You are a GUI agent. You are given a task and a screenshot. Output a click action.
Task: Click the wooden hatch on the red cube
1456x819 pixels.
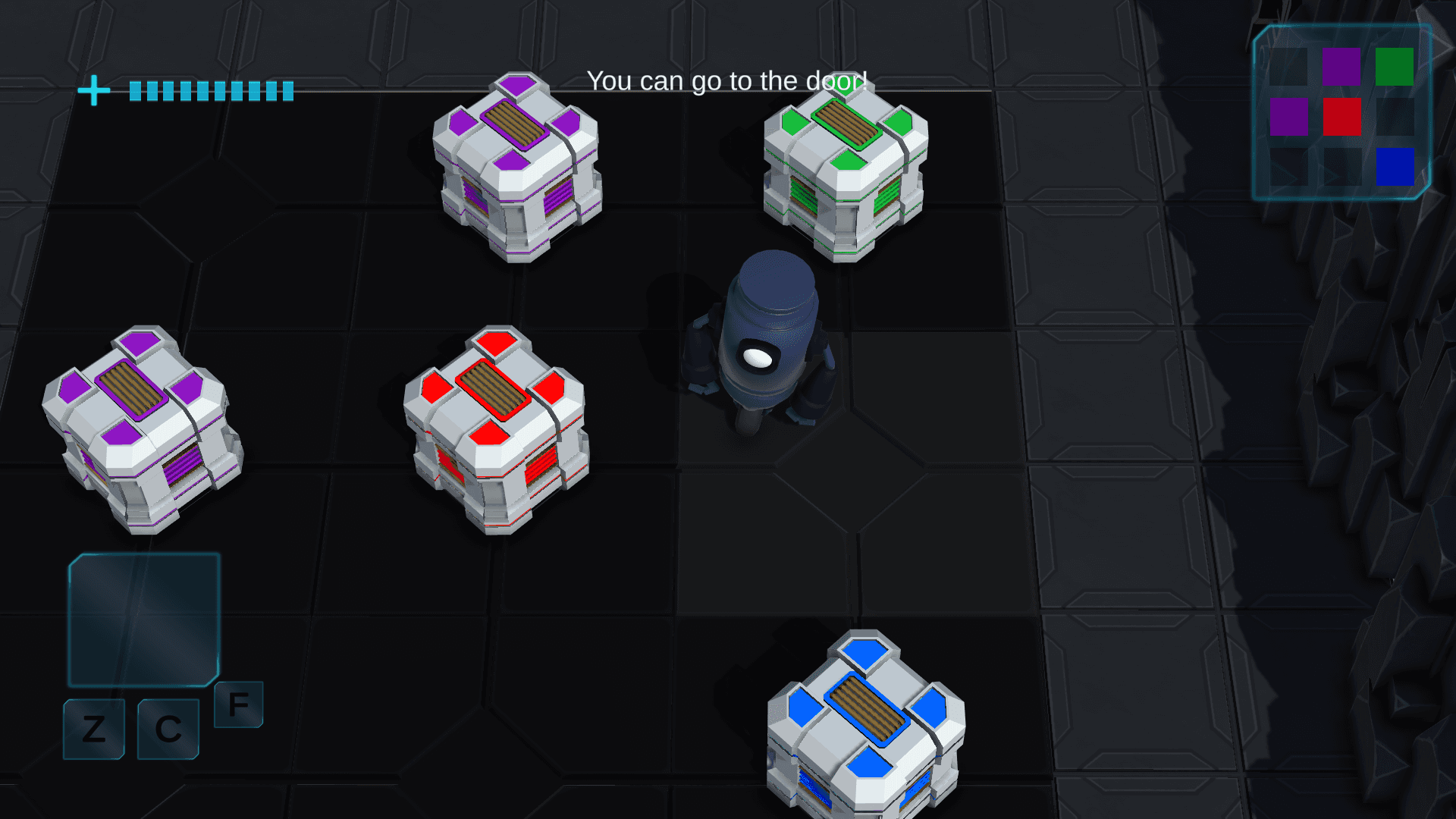click(491, 388)
